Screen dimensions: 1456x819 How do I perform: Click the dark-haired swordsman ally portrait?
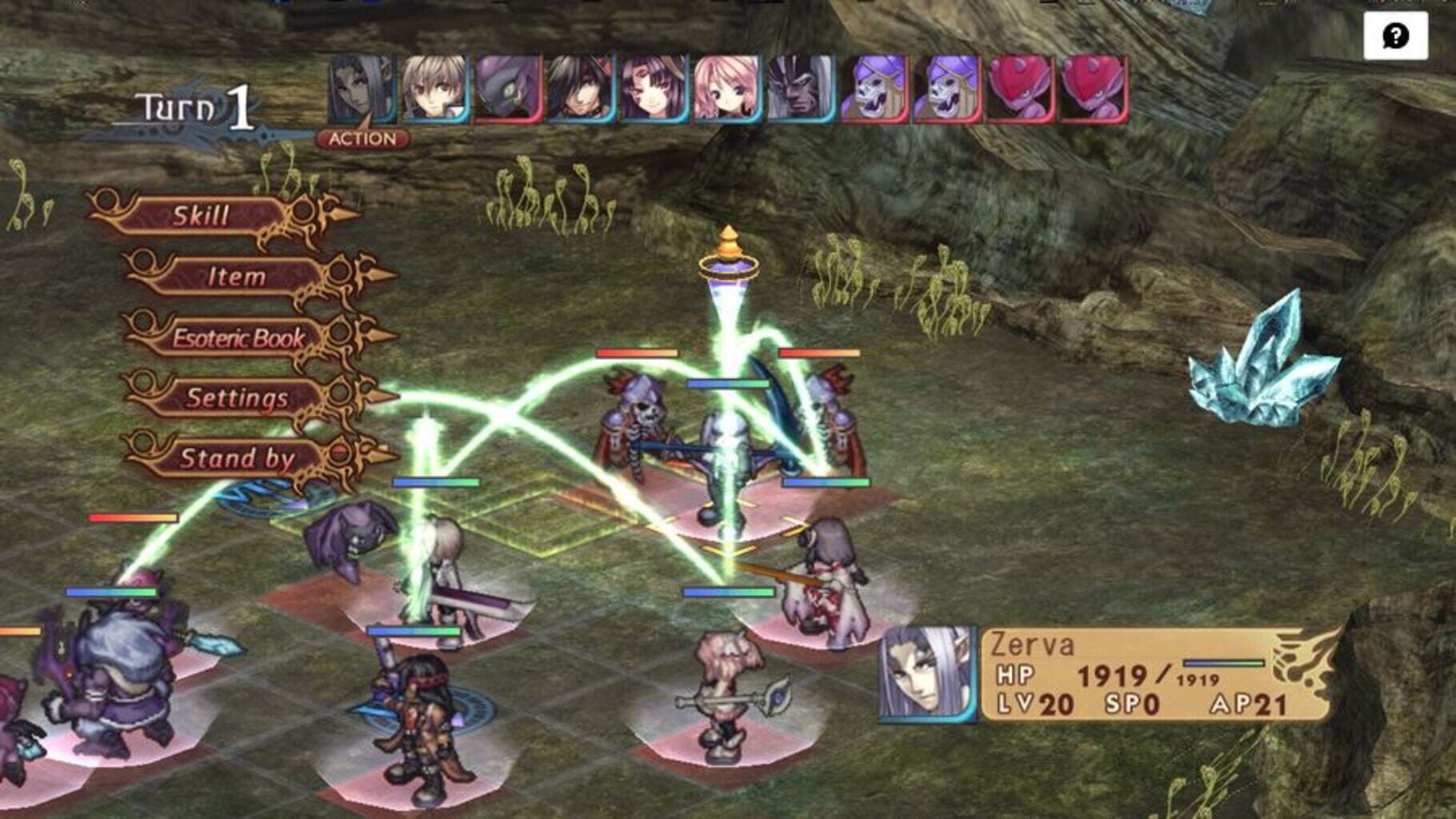[578, 88]
